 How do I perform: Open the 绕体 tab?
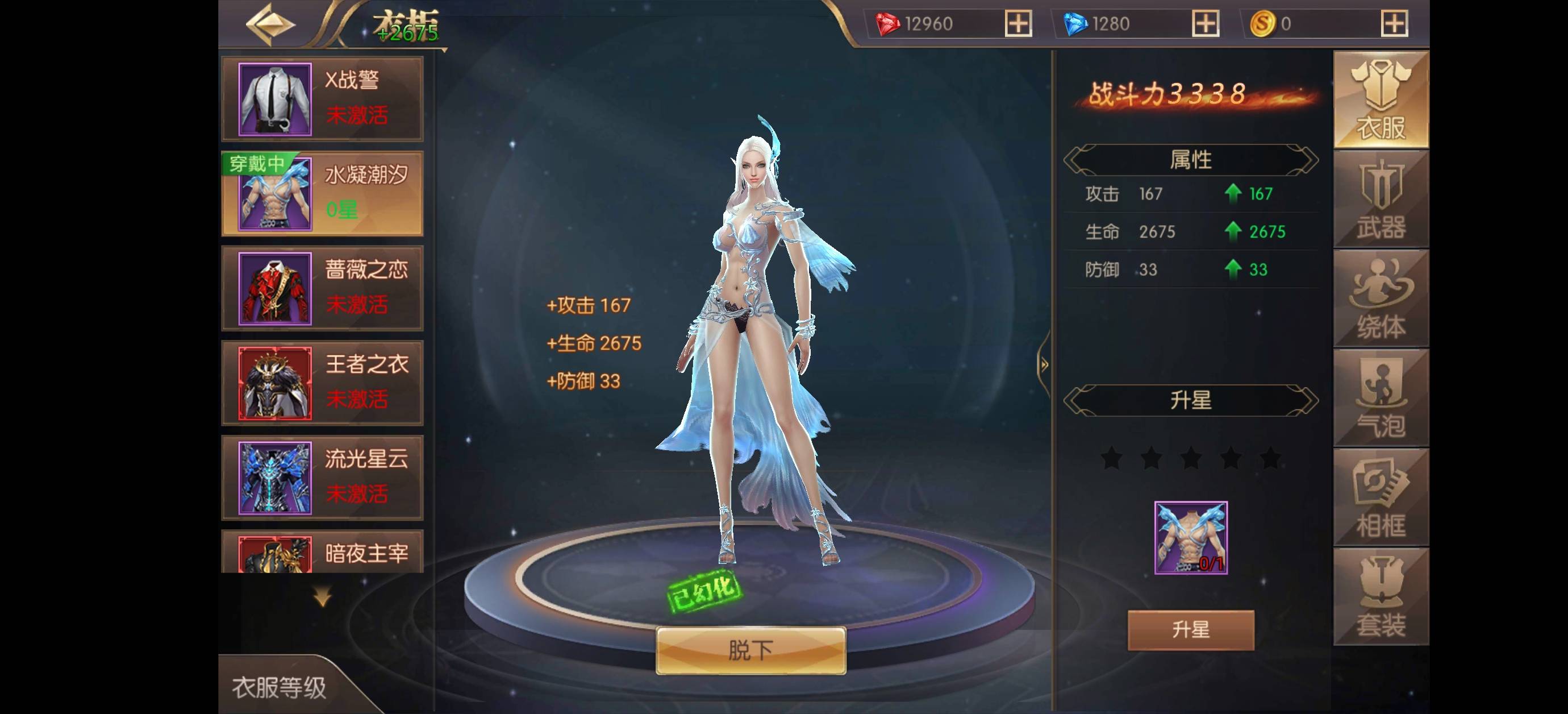[1381, 299]
